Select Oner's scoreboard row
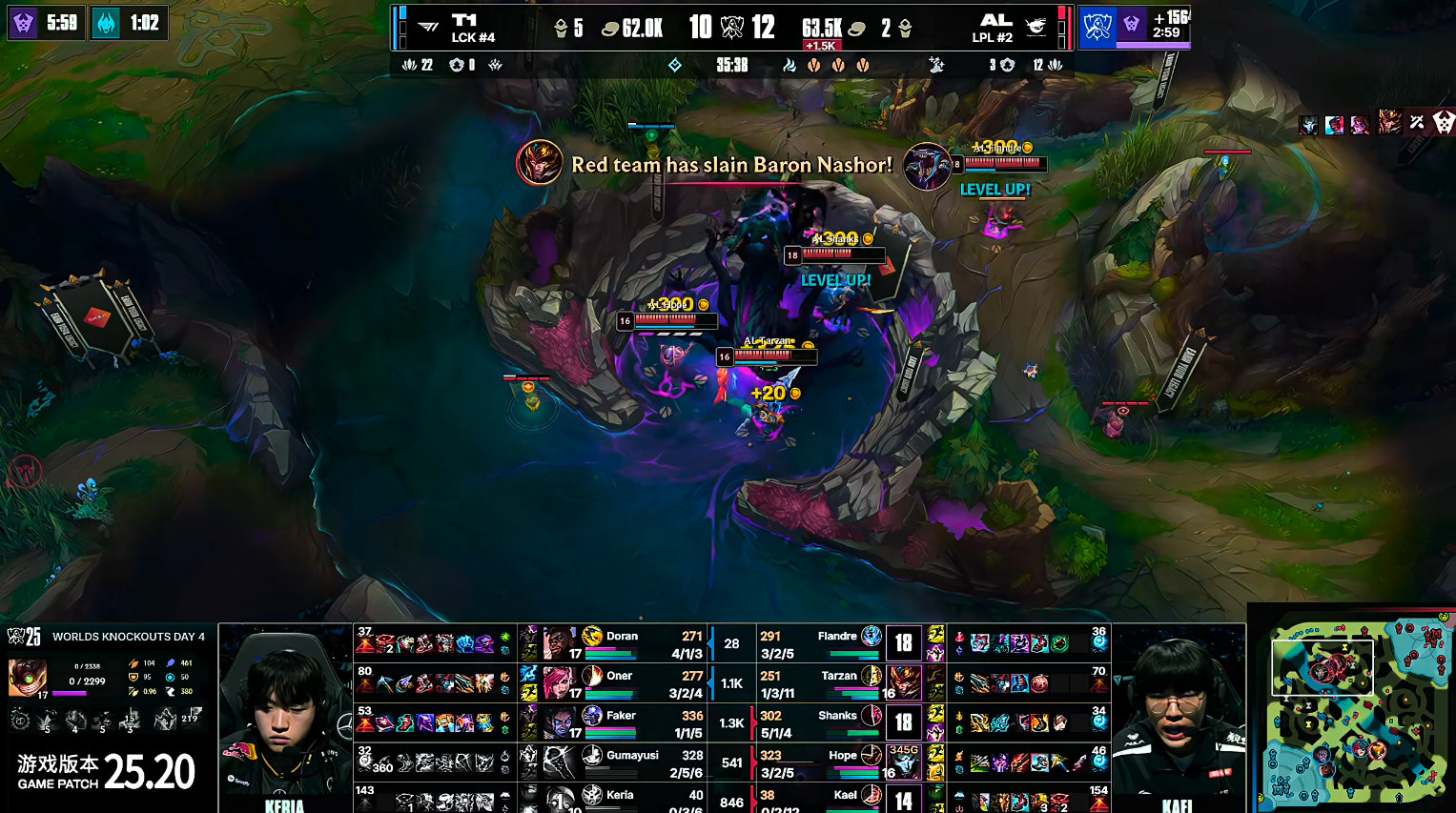This screenshot has width=1456, height=813. (x=620, y=682)
